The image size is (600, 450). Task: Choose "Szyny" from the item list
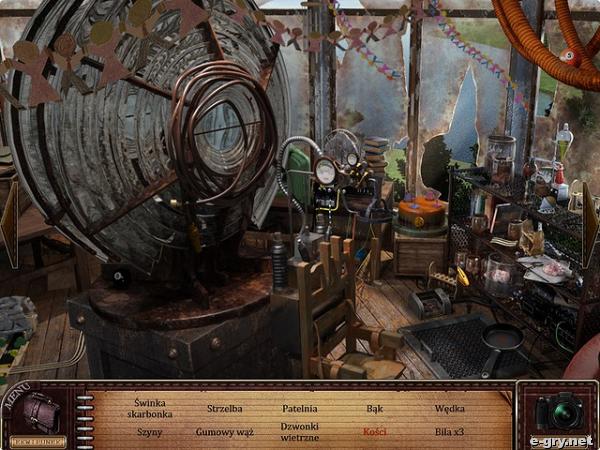[x=148, y=432]
